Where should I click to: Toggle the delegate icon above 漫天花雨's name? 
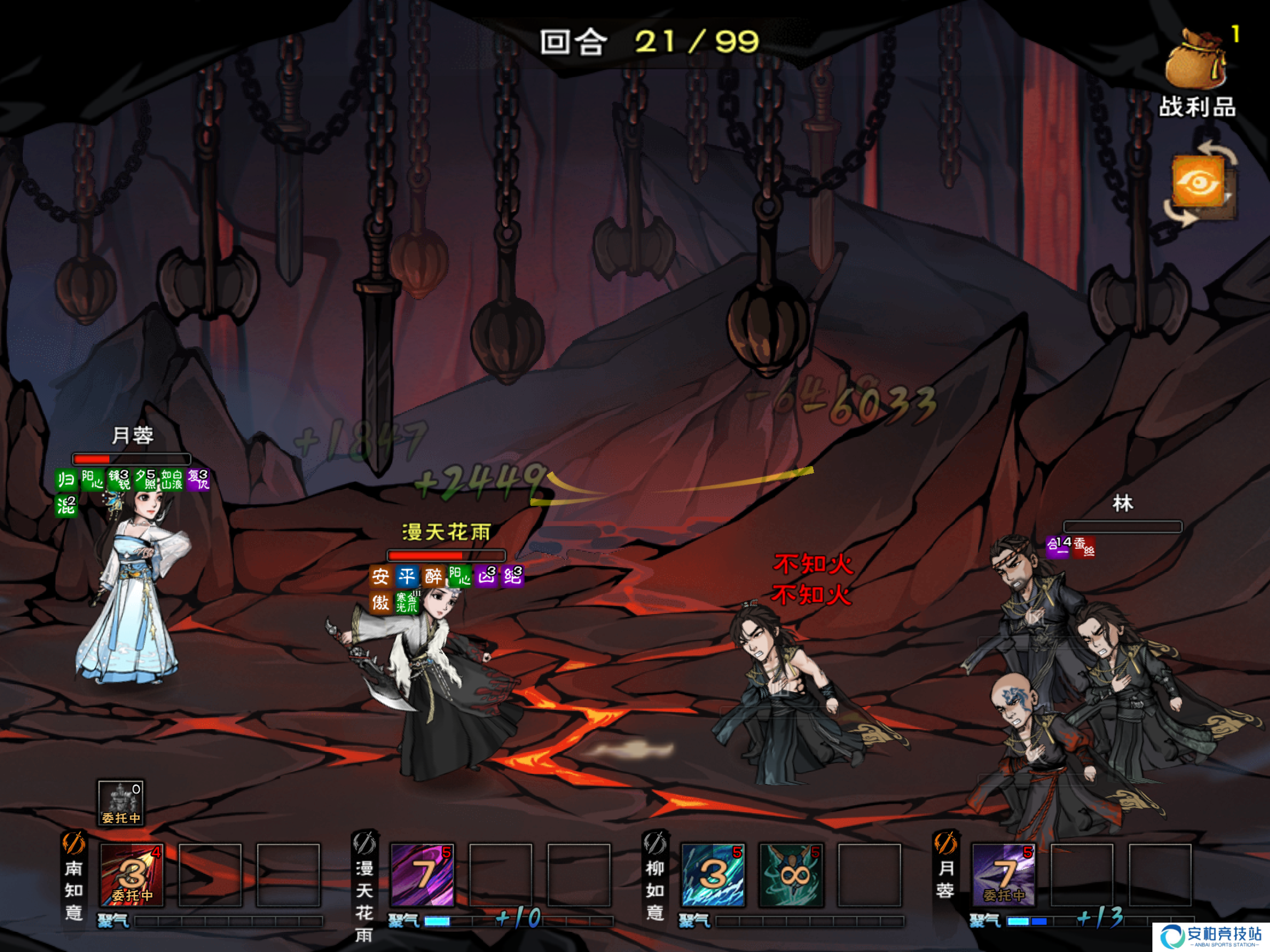coord(364,844)
